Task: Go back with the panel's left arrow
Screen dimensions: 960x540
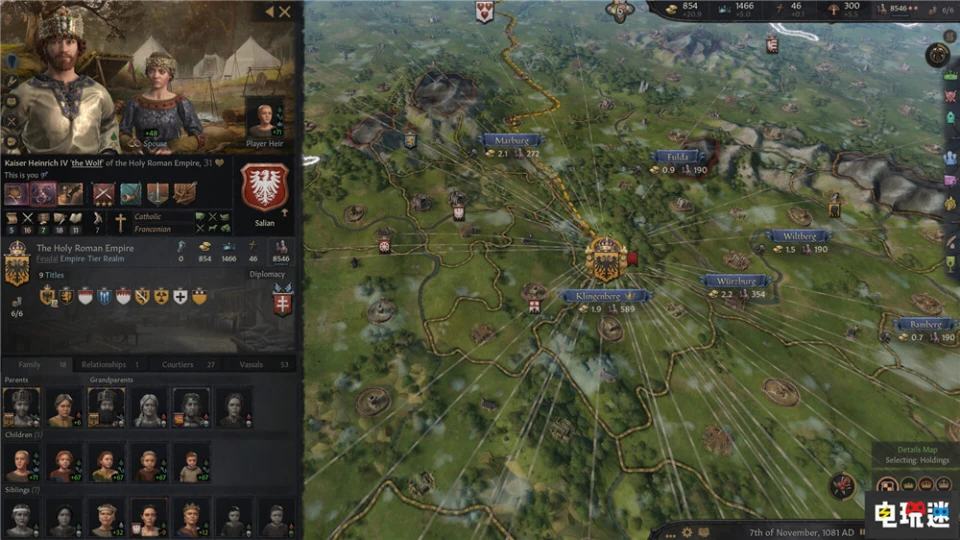Action: tap(268, 12)
